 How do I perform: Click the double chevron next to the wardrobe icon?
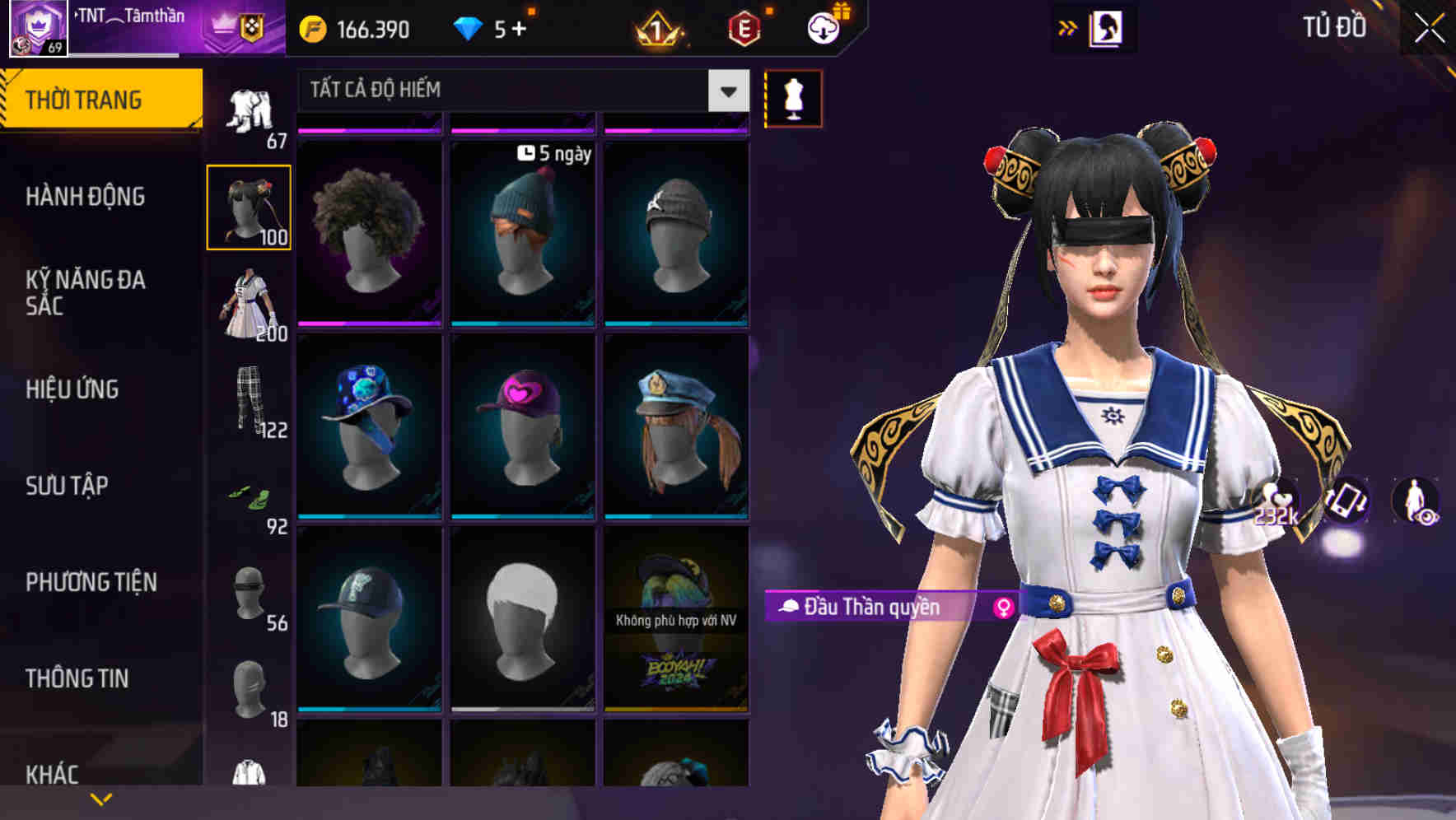[1068, 26]
